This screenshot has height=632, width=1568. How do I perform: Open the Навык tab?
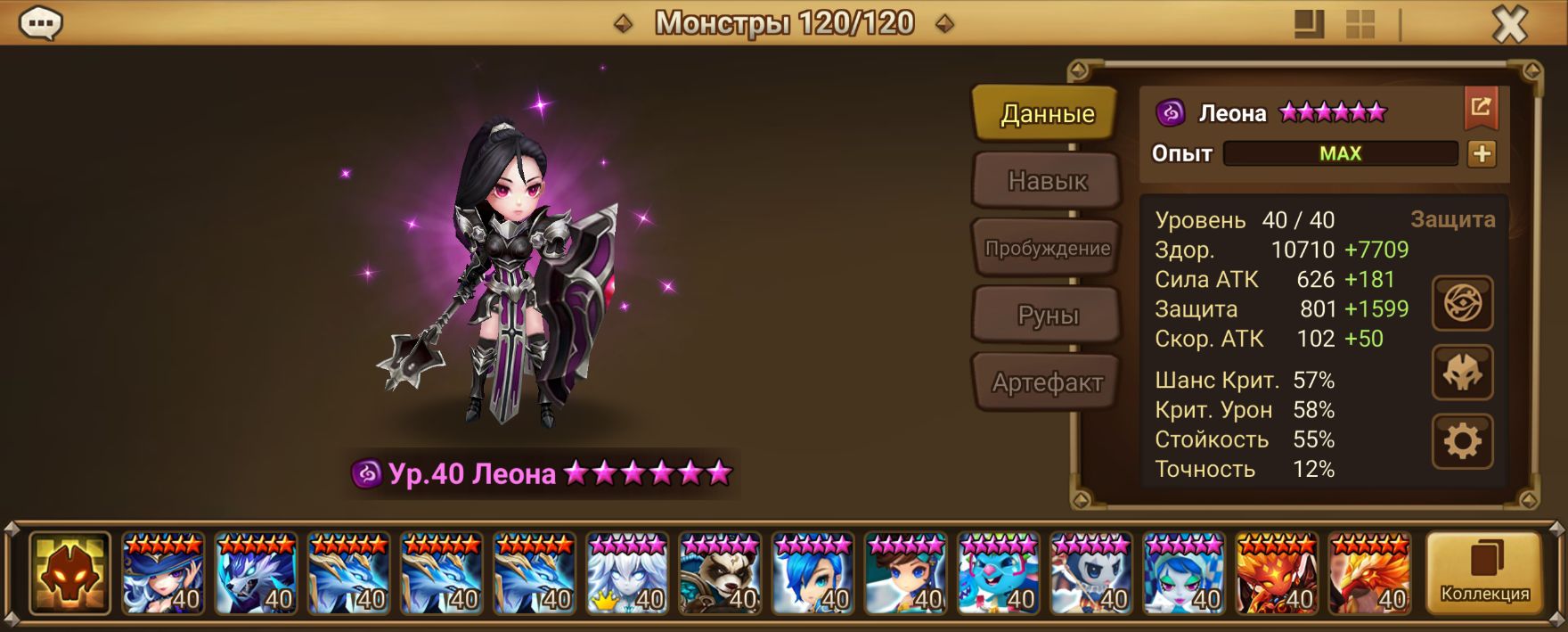click(x=1047, y=181)
